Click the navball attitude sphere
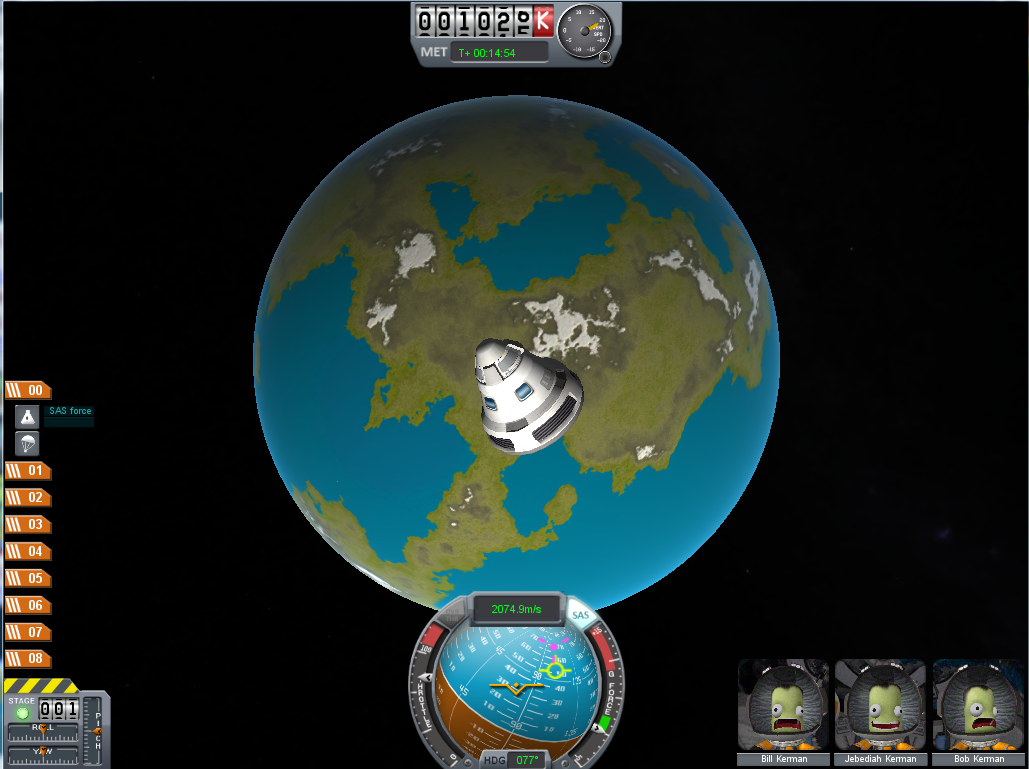Screen dimensions: 1029x769 tap(515, 685)
